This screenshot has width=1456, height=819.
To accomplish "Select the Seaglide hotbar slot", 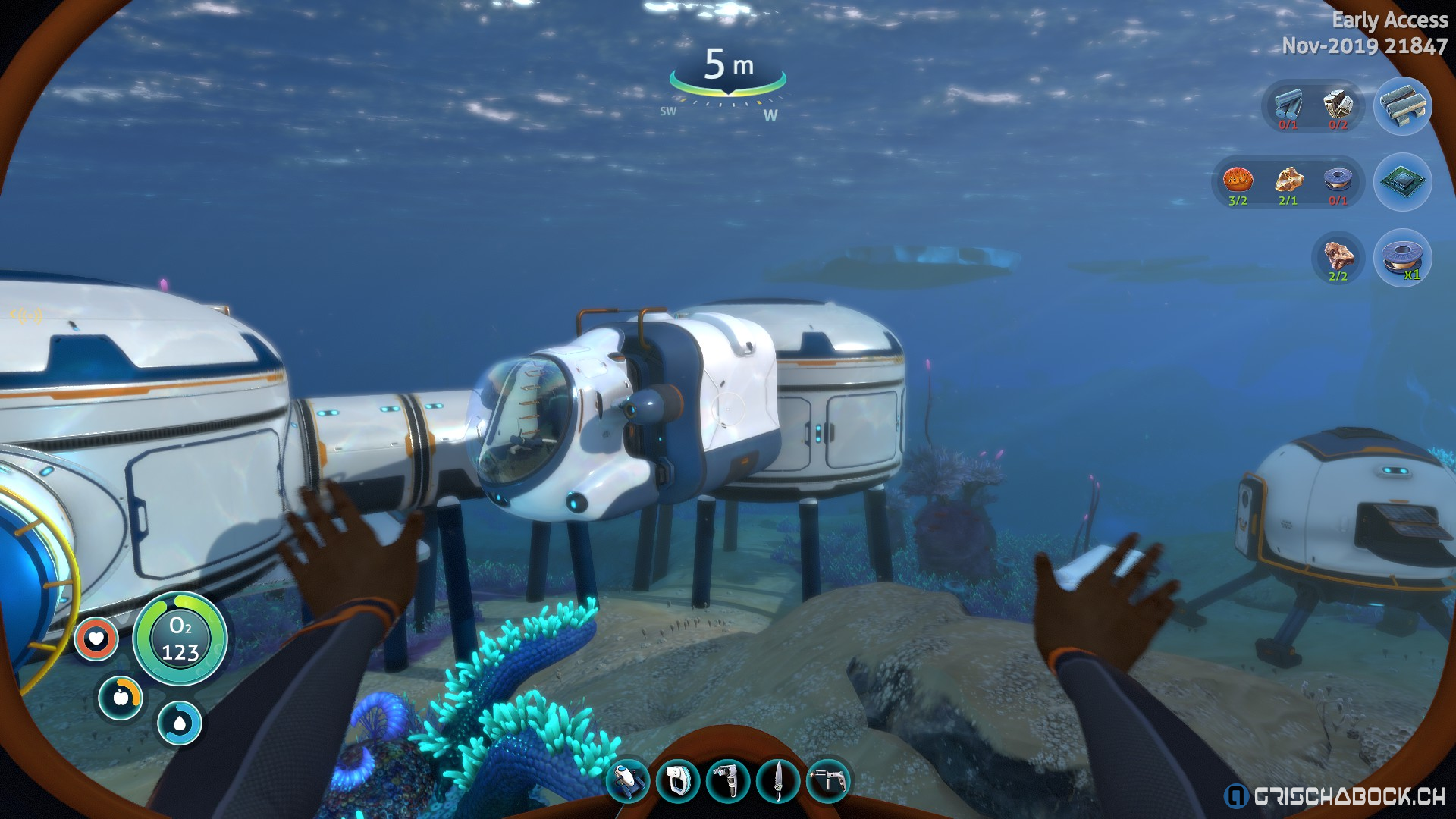I will click(x=628, y=780).
